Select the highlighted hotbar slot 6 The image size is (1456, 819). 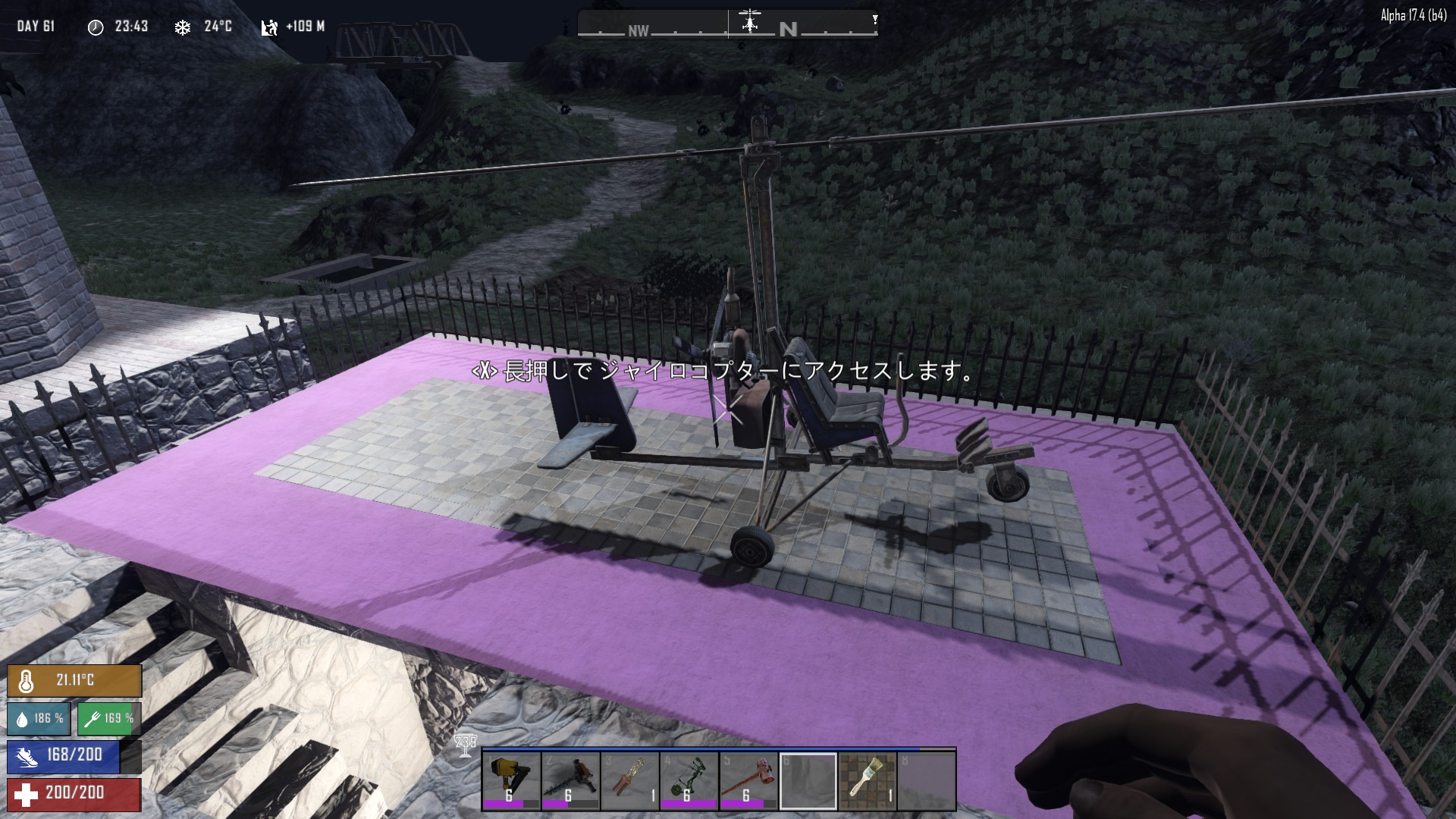[808, 780]
